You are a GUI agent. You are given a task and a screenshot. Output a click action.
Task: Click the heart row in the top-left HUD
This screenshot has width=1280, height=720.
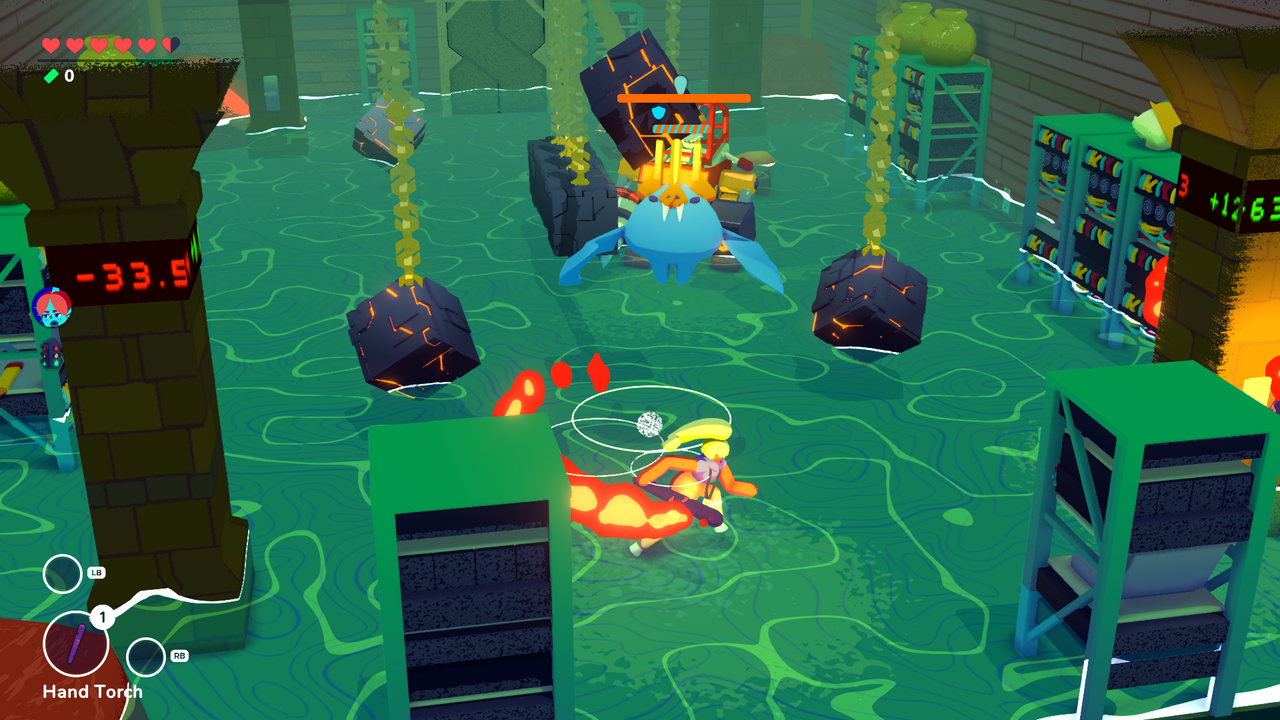(108, 44)
